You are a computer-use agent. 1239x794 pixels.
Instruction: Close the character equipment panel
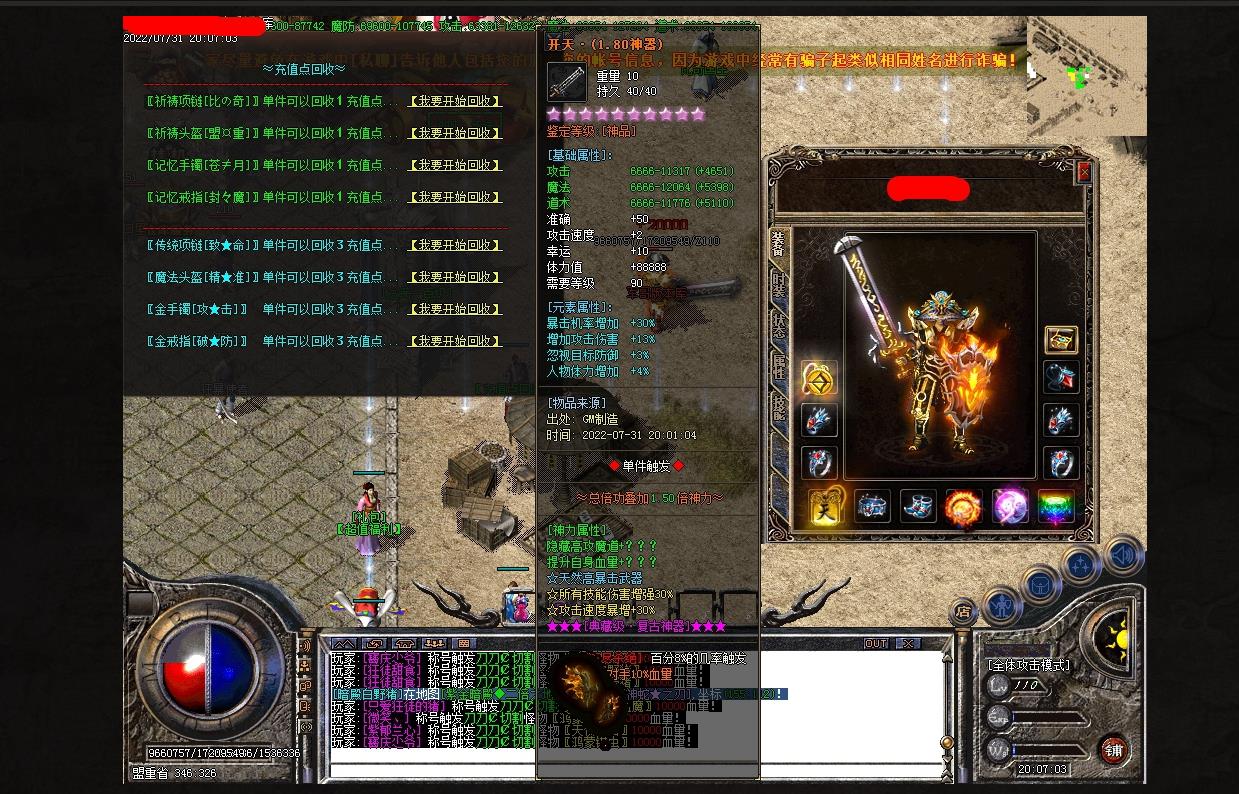pyautogui.click(x=1084, y=172)
